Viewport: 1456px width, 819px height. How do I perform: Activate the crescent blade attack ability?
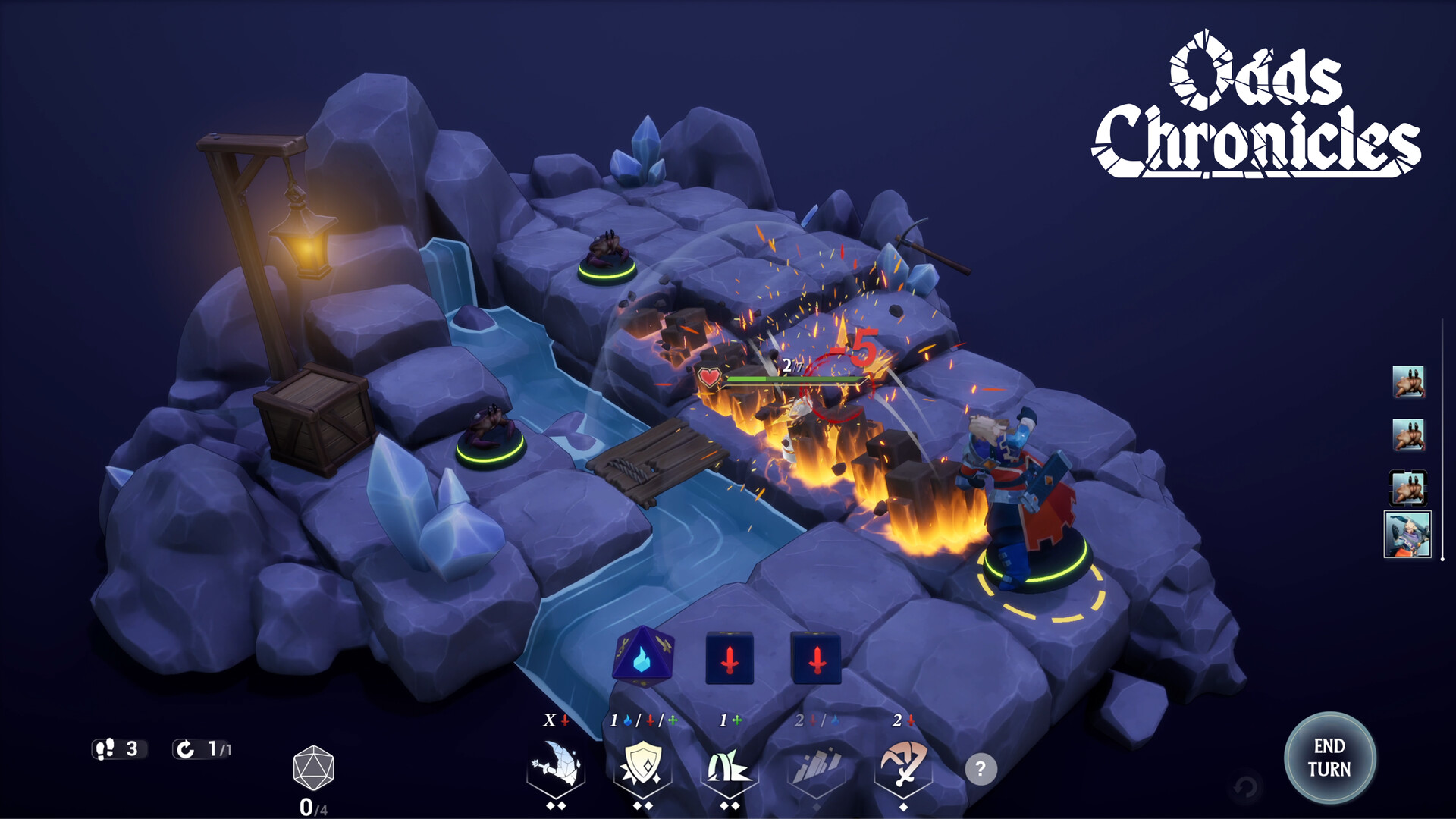(556, 764)
